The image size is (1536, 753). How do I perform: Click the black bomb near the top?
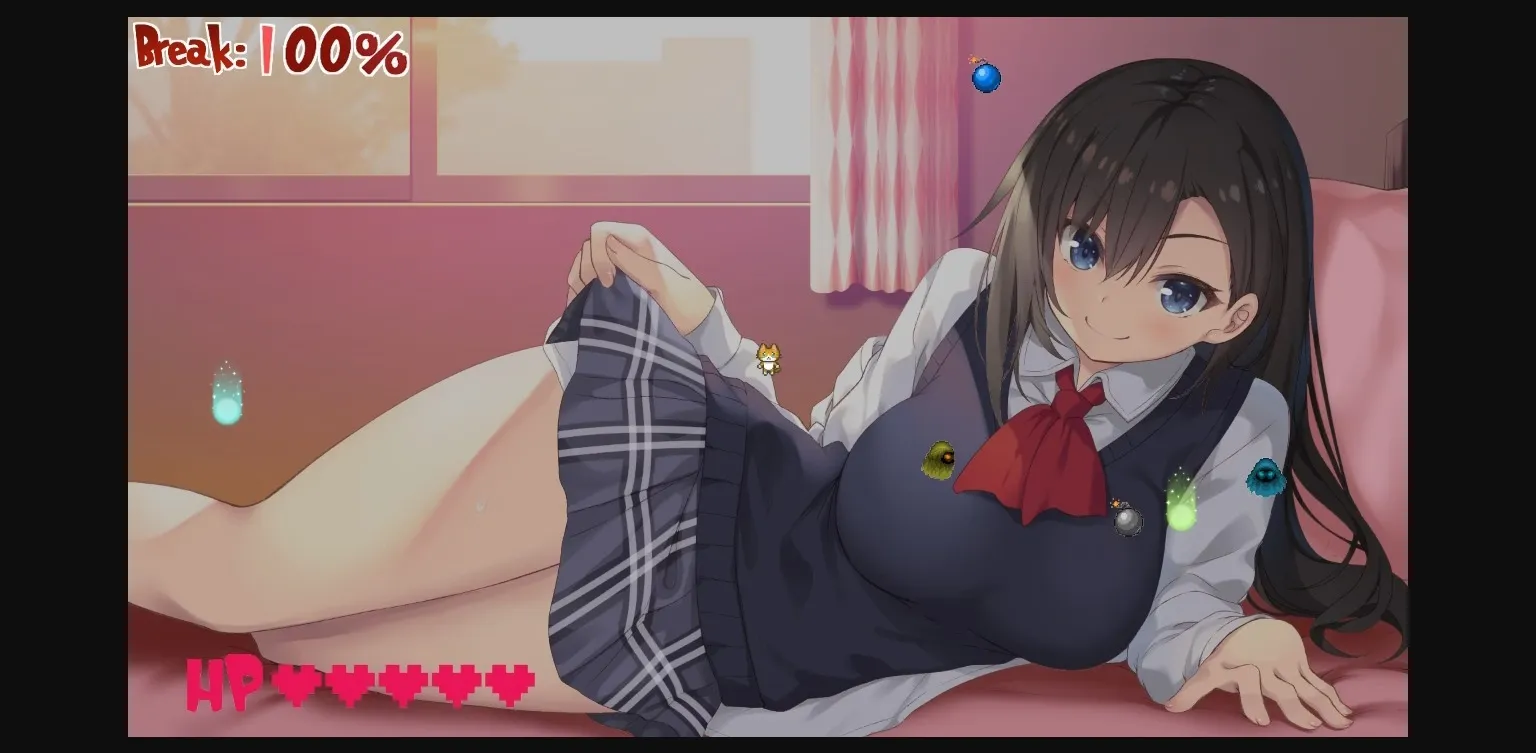click(986, 80)
